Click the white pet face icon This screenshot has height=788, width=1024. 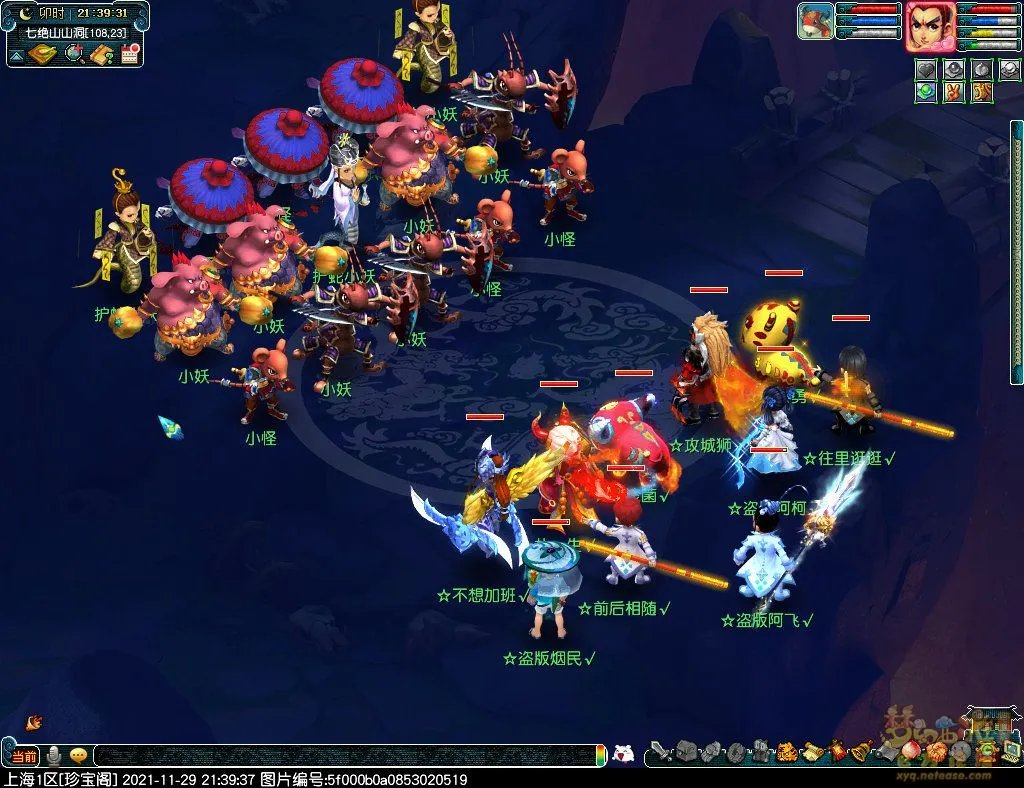622,754
